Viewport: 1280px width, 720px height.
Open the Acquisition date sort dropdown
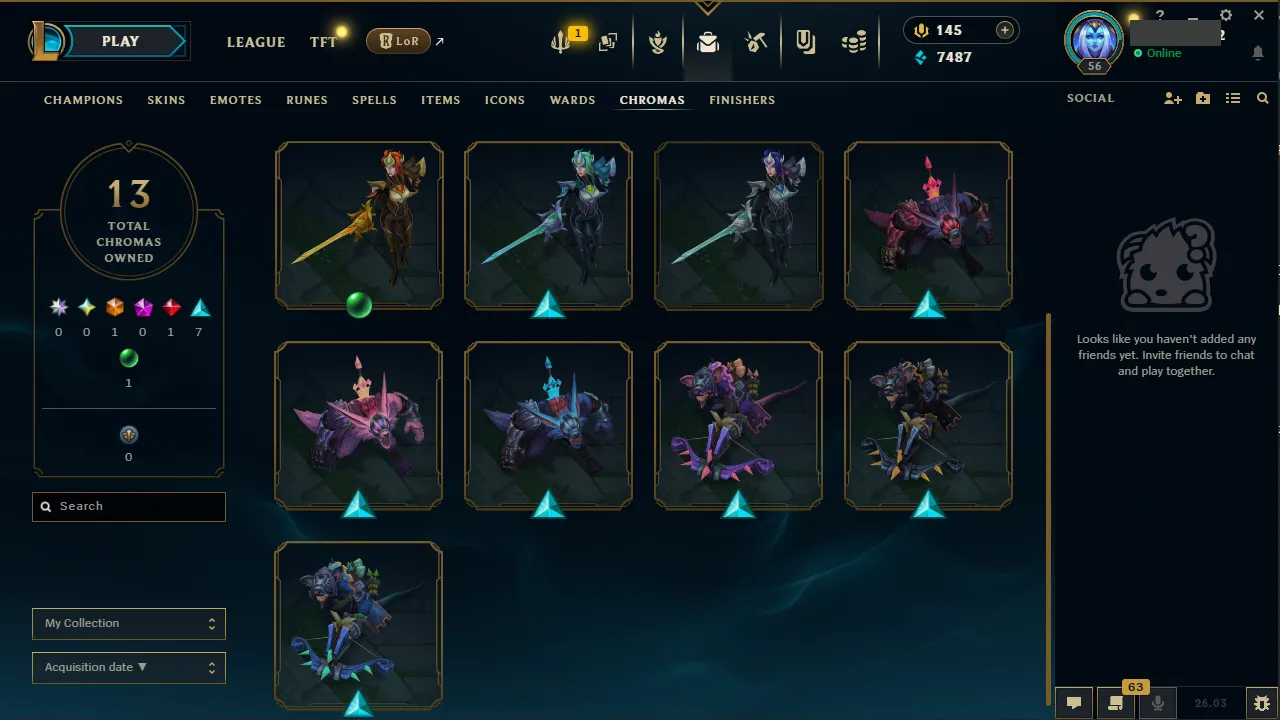point(128,667)
